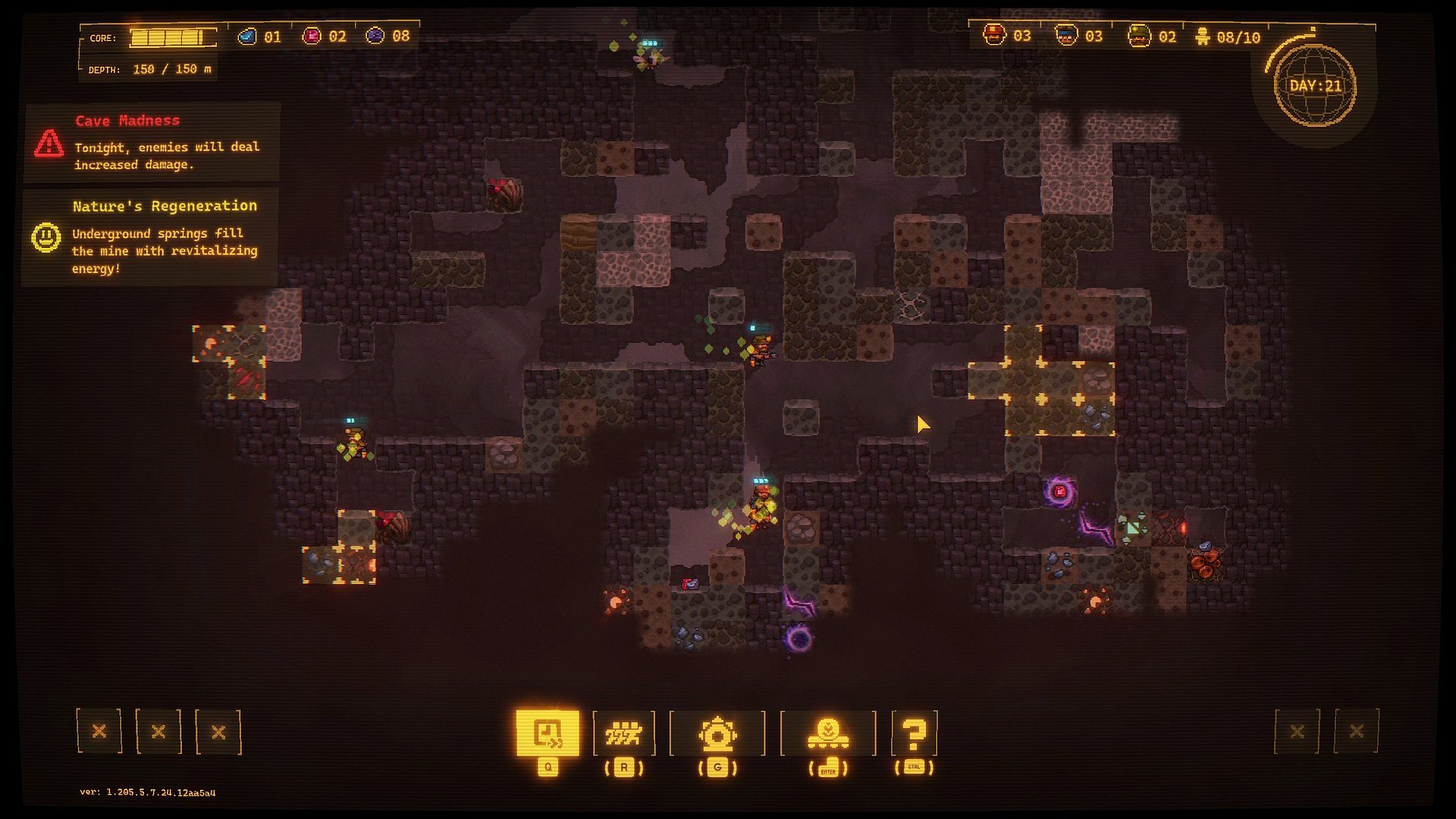The image size is (1456, 819).
Task: Open the question mark help button
Action: (915, 733)
